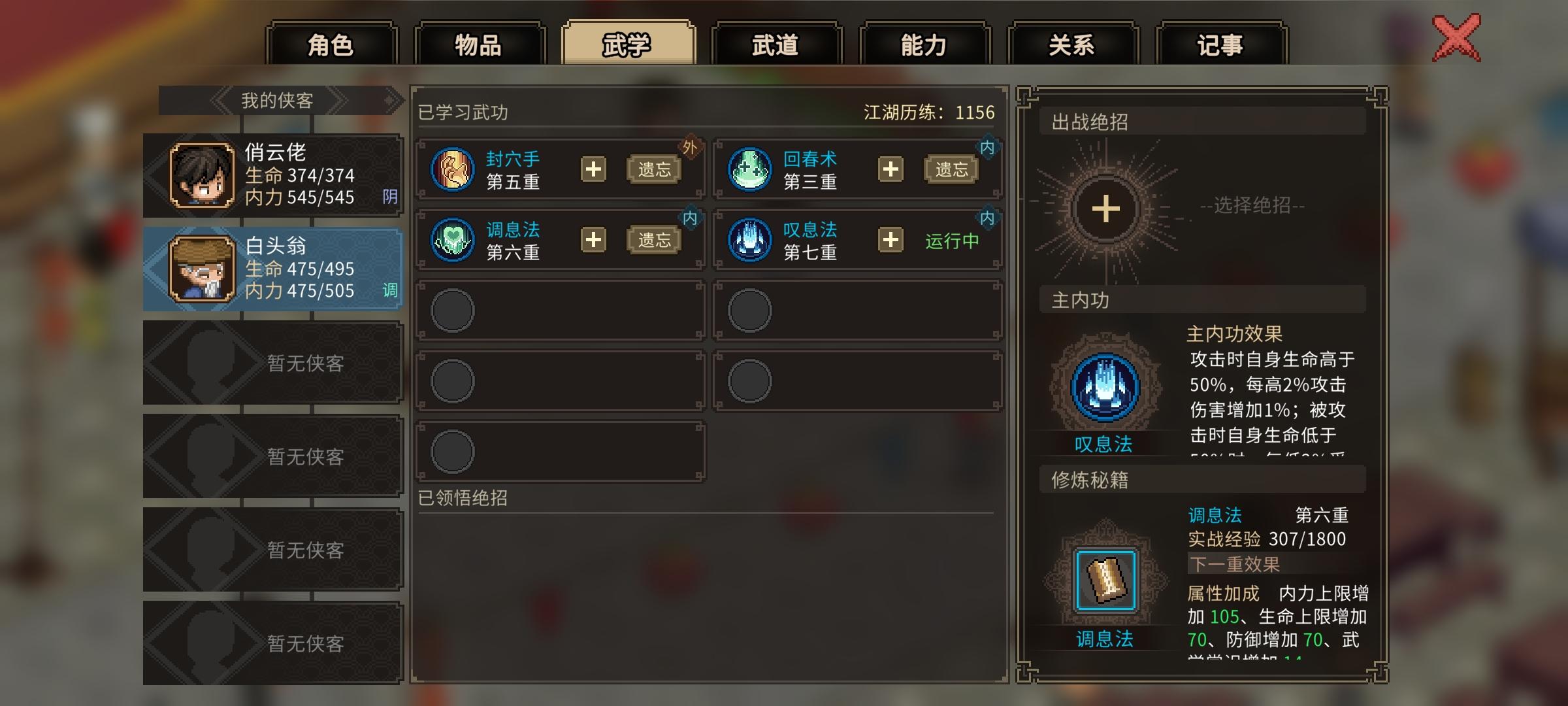This screenshot has height=706, width=1568.
Task: Open the 武道 tab
Action: click(x=776, y=44)
